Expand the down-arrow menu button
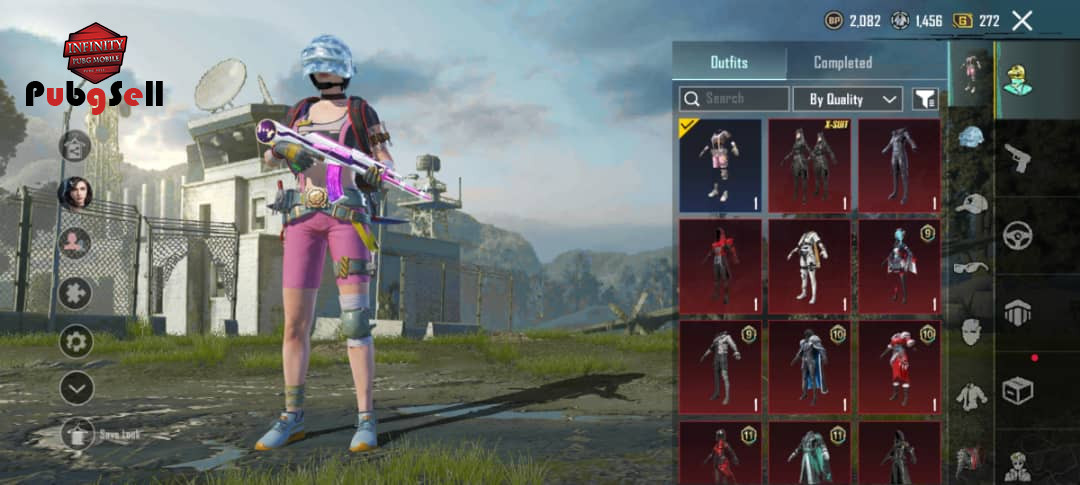Image resolution: width=1080 pixels, height=485 pixels. pos(77,387)
